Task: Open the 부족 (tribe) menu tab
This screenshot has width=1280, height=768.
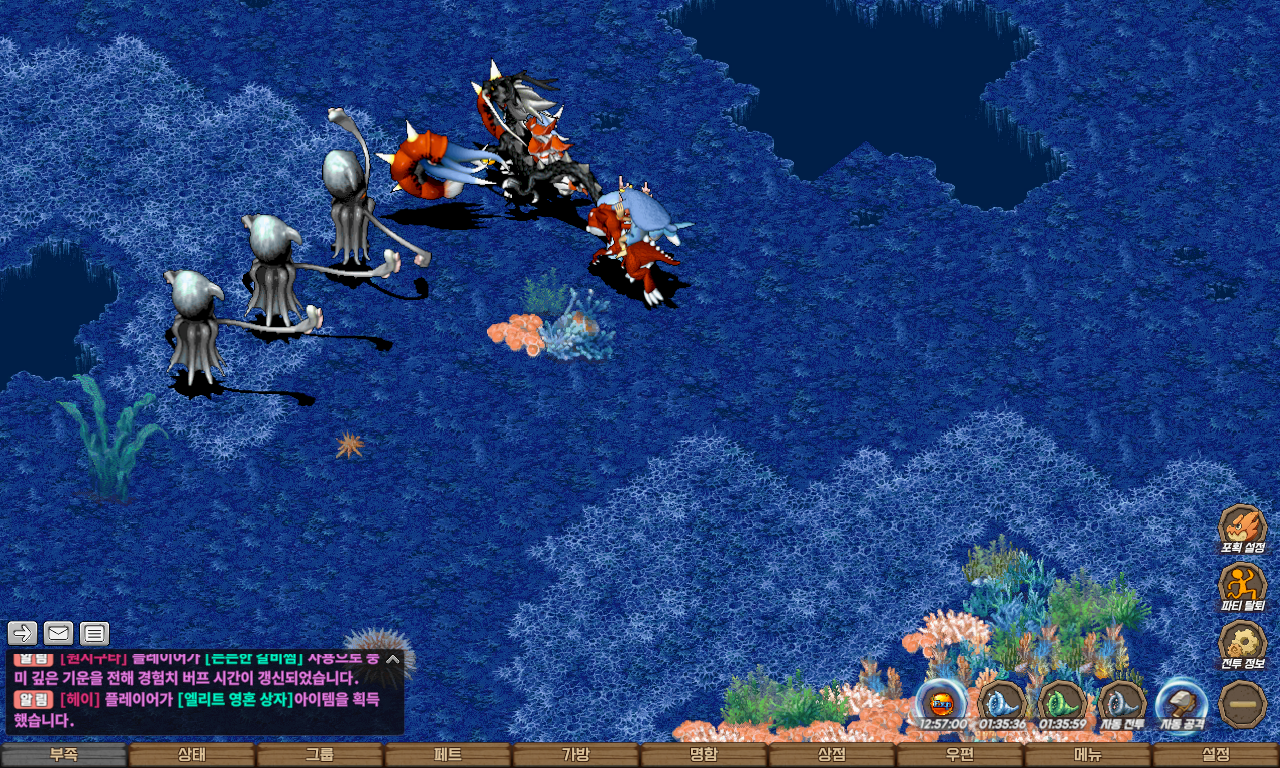Action: (64, 755)
